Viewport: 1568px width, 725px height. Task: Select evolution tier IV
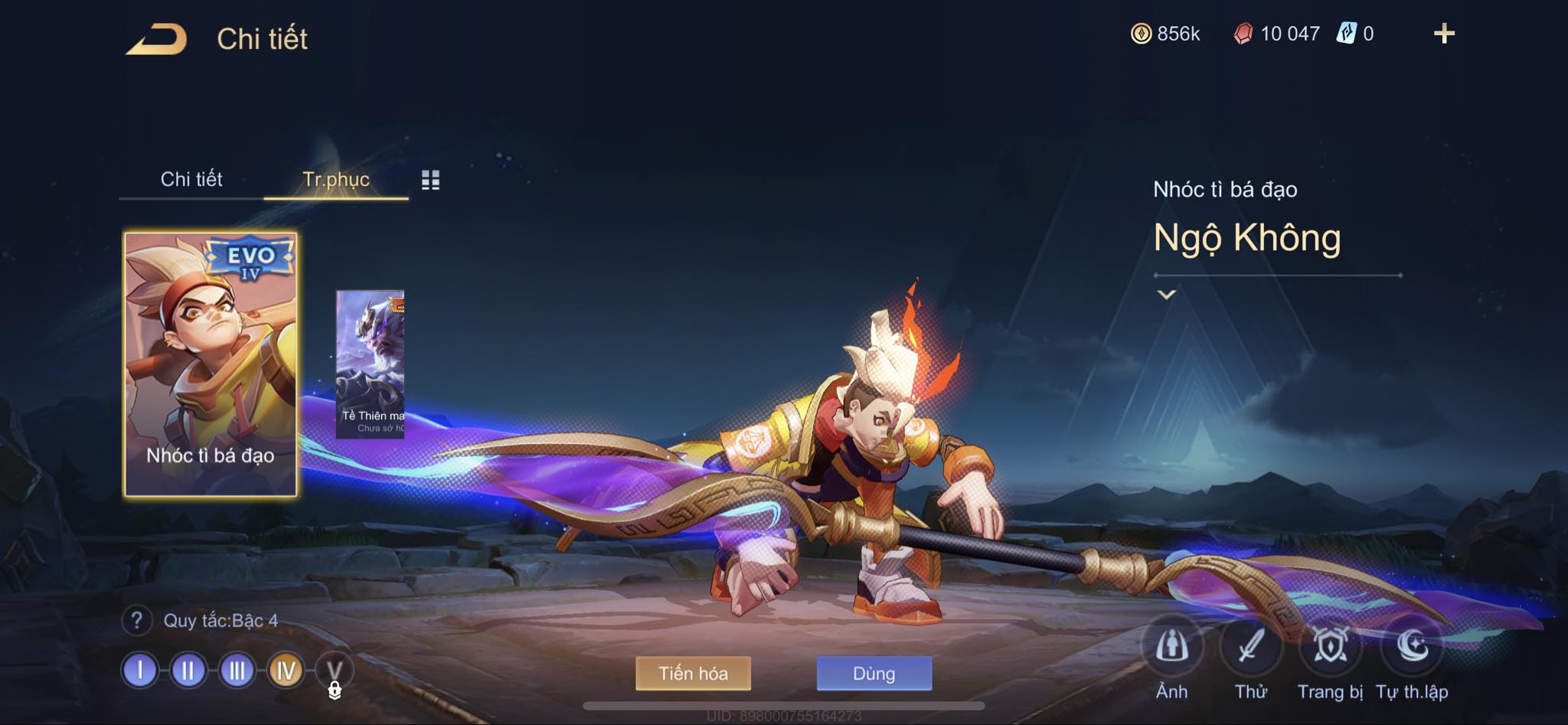286,671
